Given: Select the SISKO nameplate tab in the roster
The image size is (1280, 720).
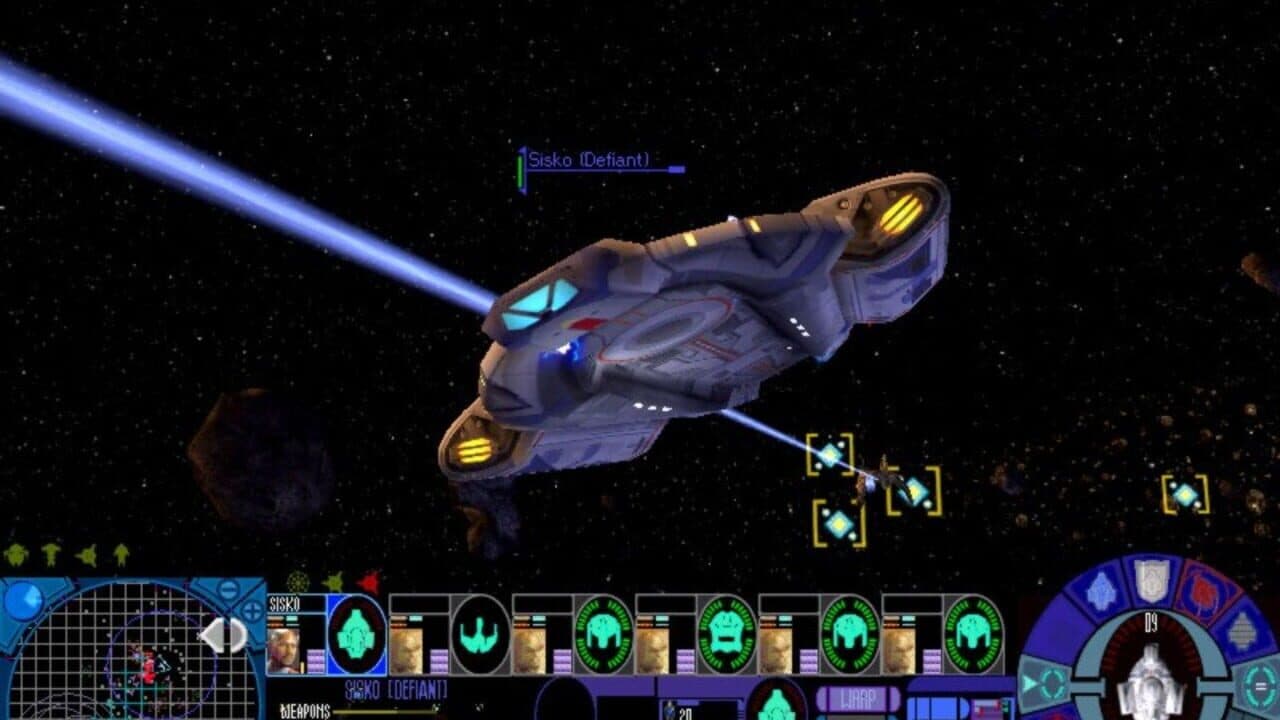Looking at the screenshot, I should click(x=283, y=603).
